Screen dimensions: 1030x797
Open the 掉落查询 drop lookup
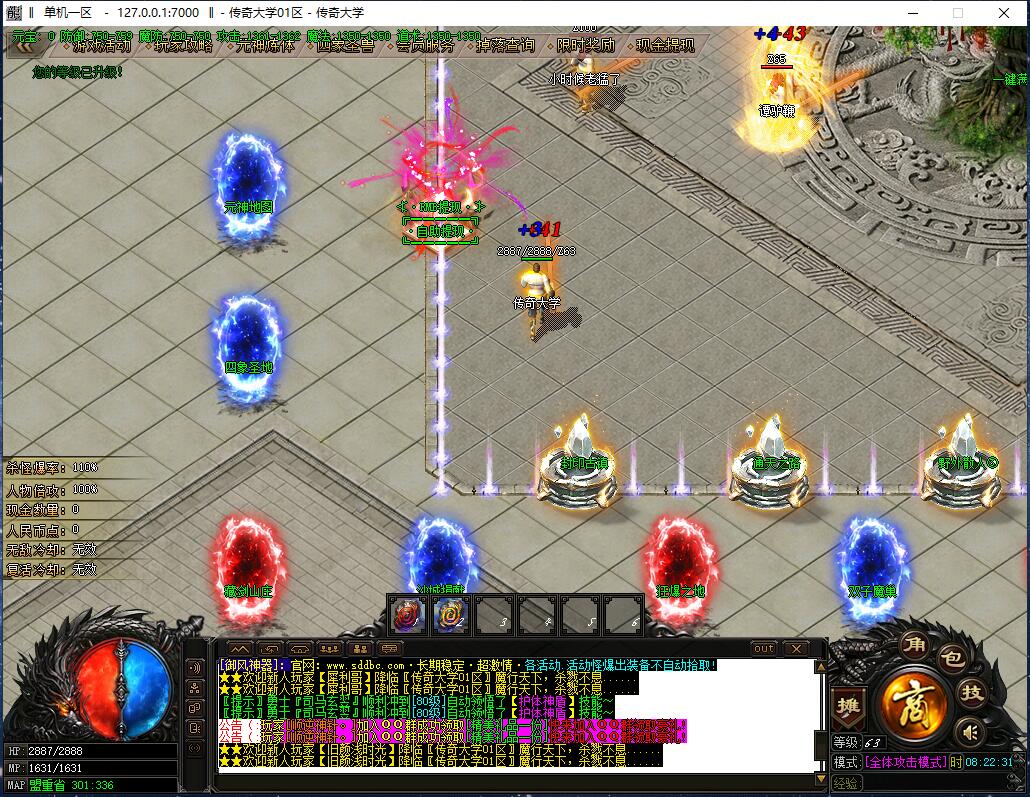[x=505, y=46]
